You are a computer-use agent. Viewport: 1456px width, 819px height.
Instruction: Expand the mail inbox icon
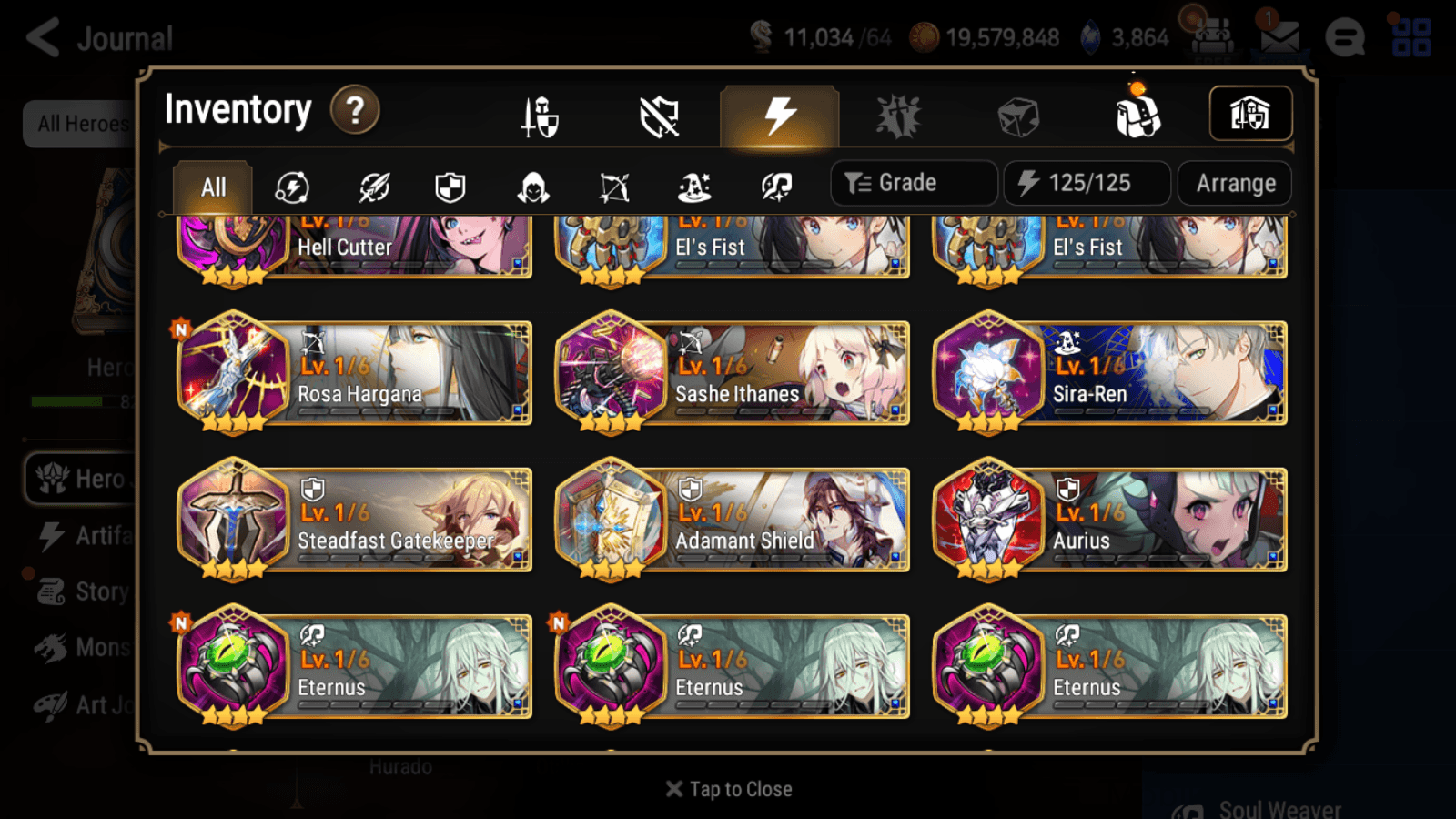coord(1279,37)
